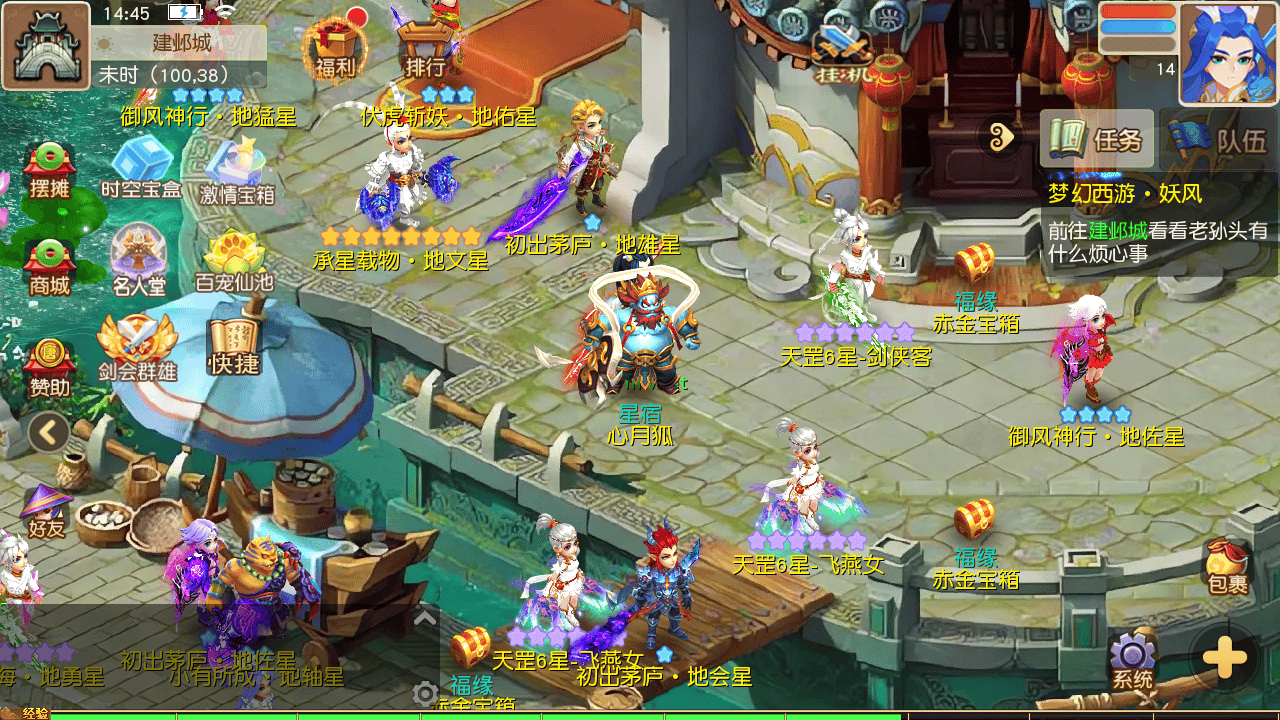This screenshot has height=720, width=1280.
Task: Open the 摆摊 stall menu
Action: click(x=49, y=170)
